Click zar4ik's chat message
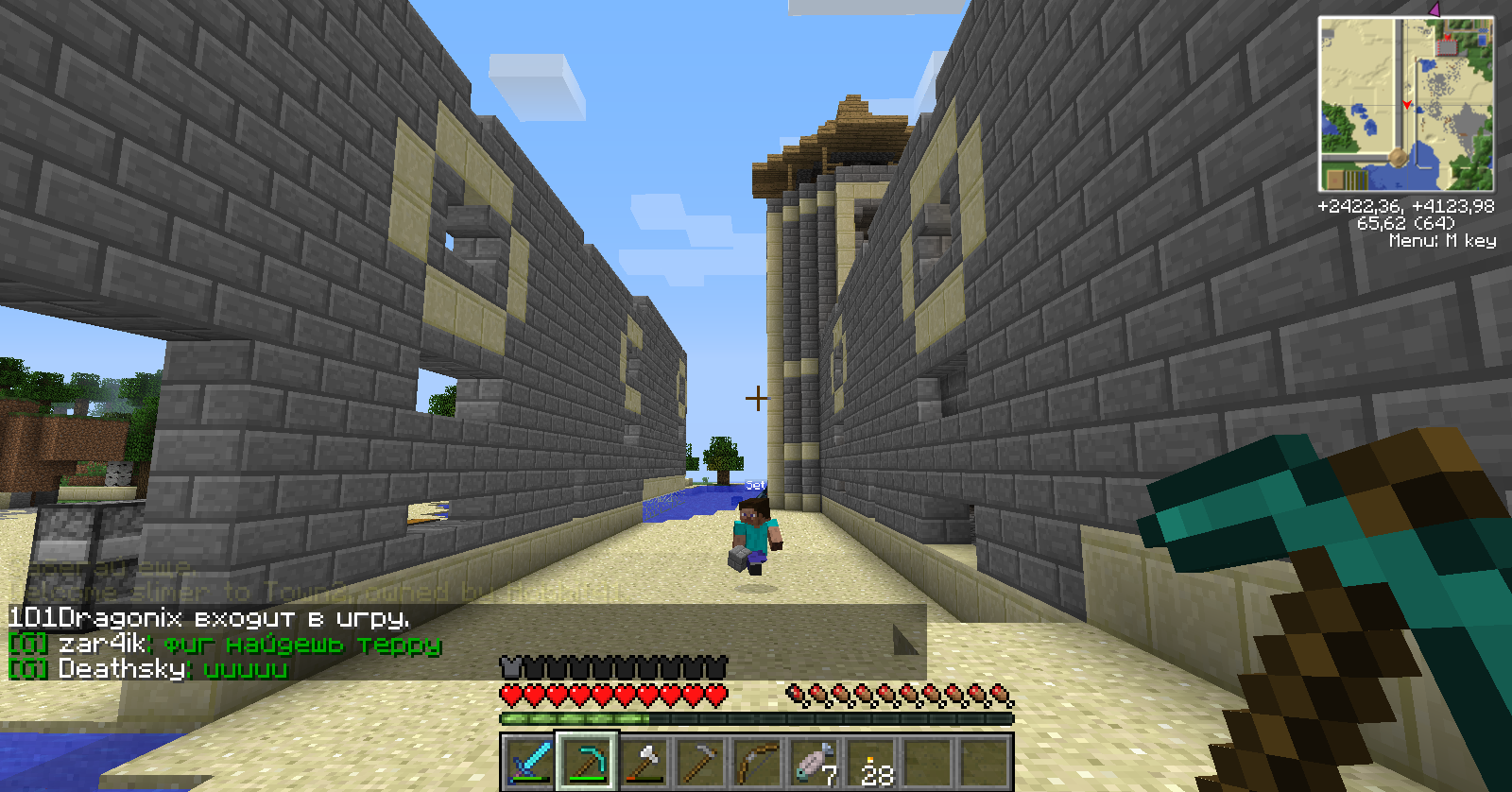Image resolution: width=1512 pixels, height=792 pixels. click(250, 645)
